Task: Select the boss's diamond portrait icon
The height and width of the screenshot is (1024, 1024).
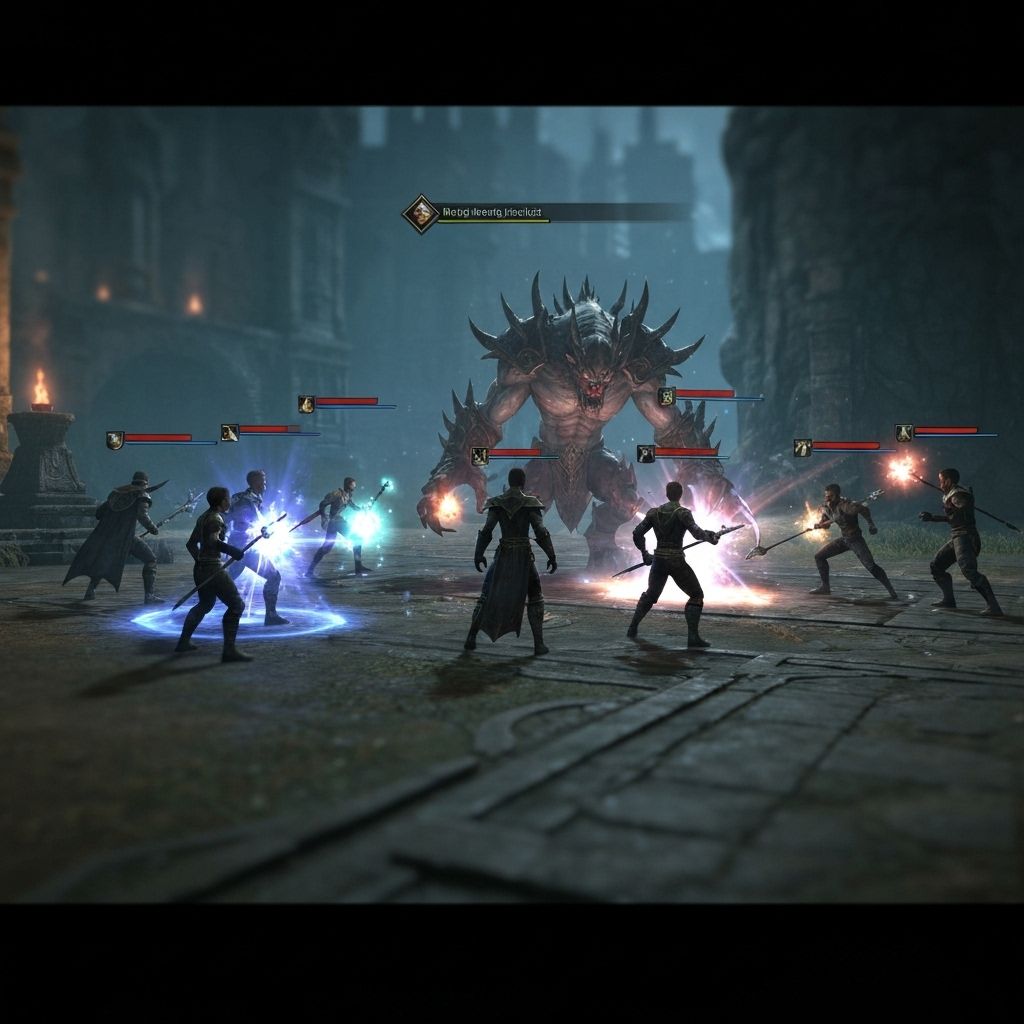Action: [x=421, y=213]
